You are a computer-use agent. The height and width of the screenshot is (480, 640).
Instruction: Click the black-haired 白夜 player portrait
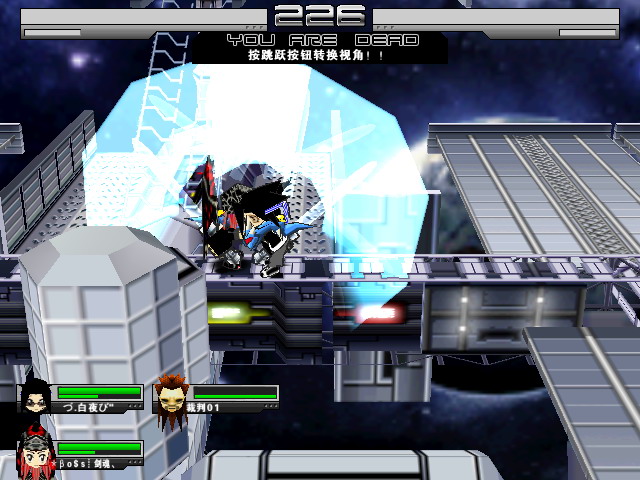tap(35, 398)
